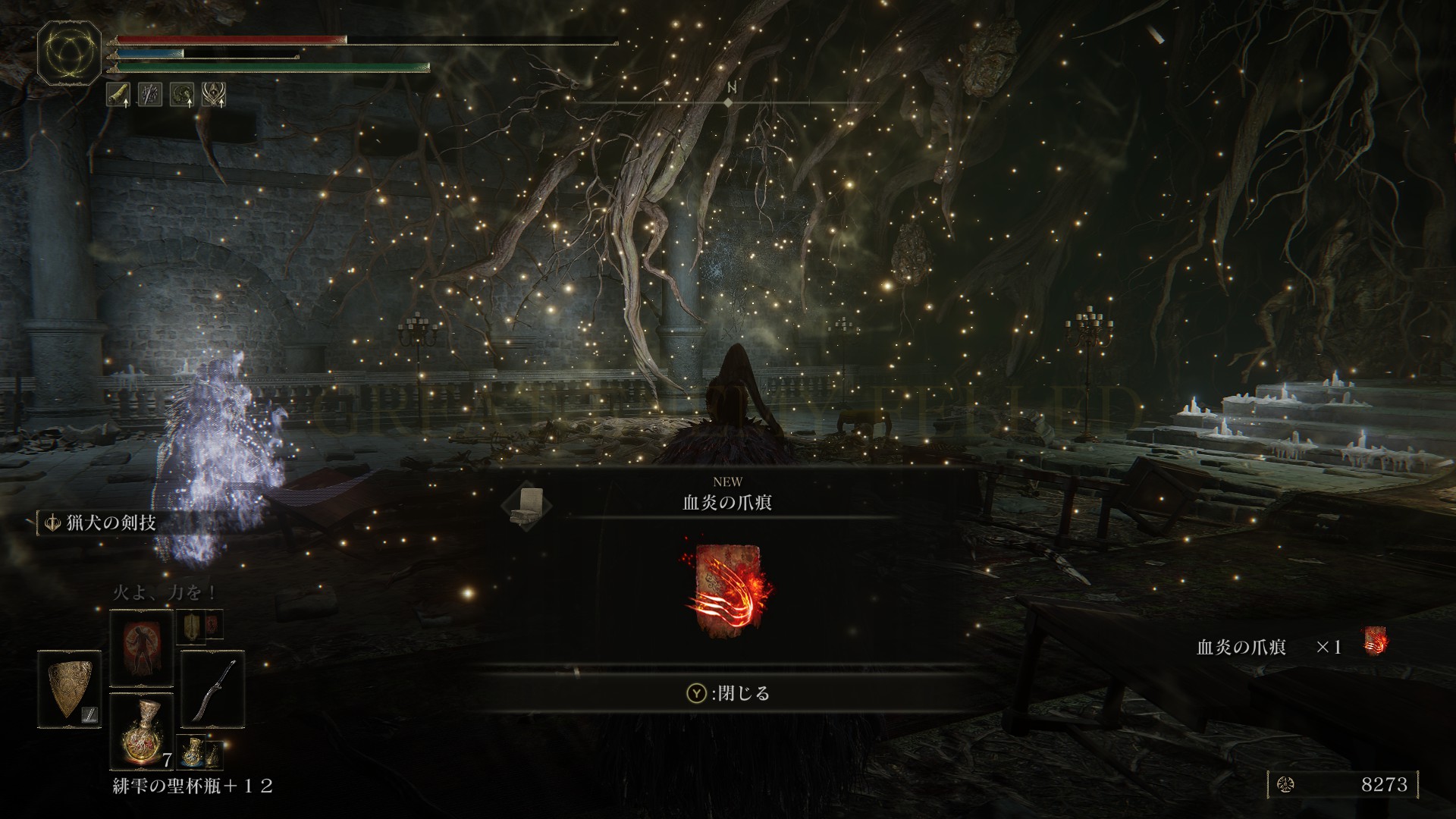Choose the 緋雫の聖杯瓶 flask slot
The height and width of the screenshot is (819, 1456).
tap(142, 731)
